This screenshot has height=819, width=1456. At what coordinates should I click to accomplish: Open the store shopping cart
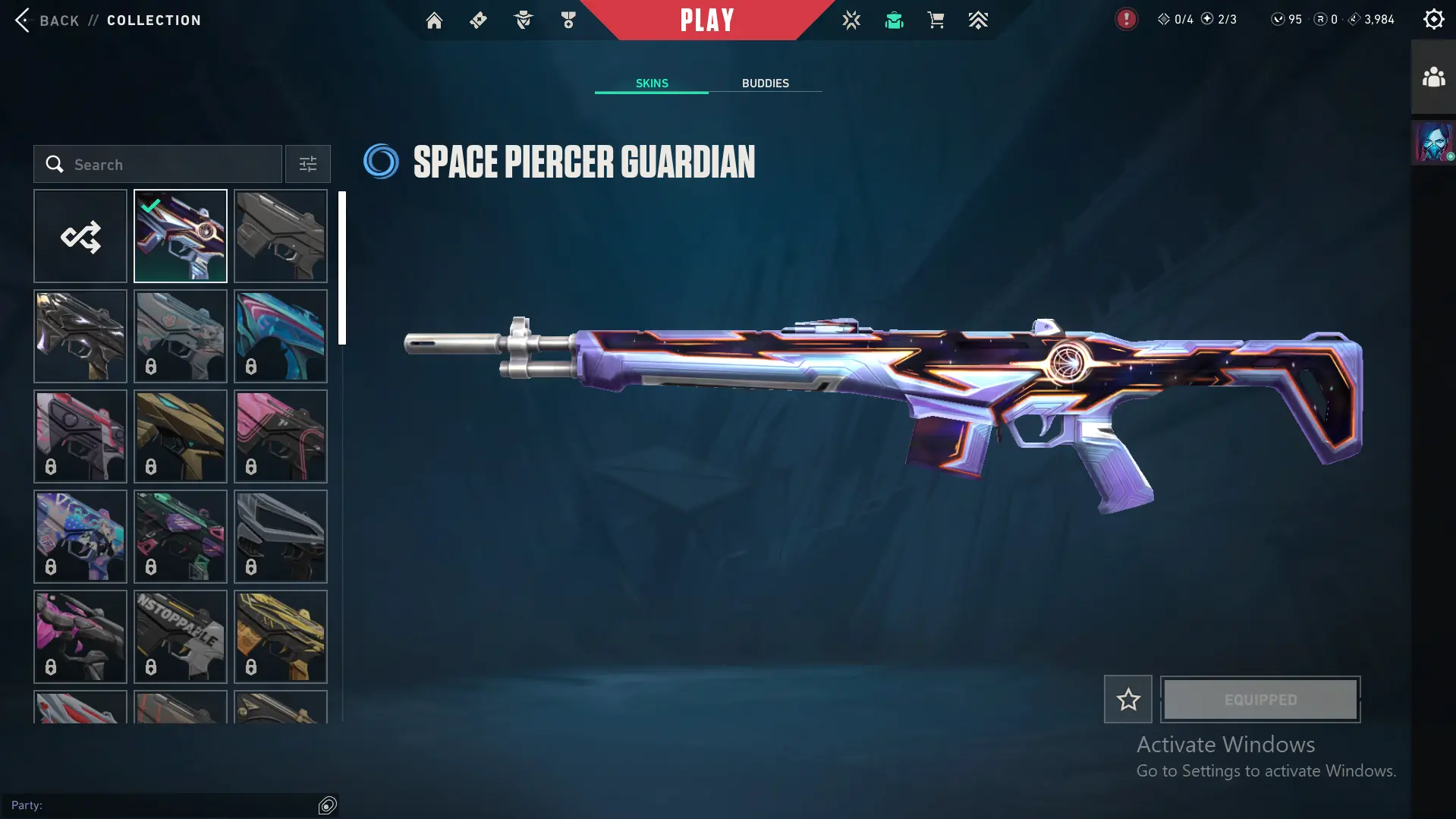tap(936, 20)
